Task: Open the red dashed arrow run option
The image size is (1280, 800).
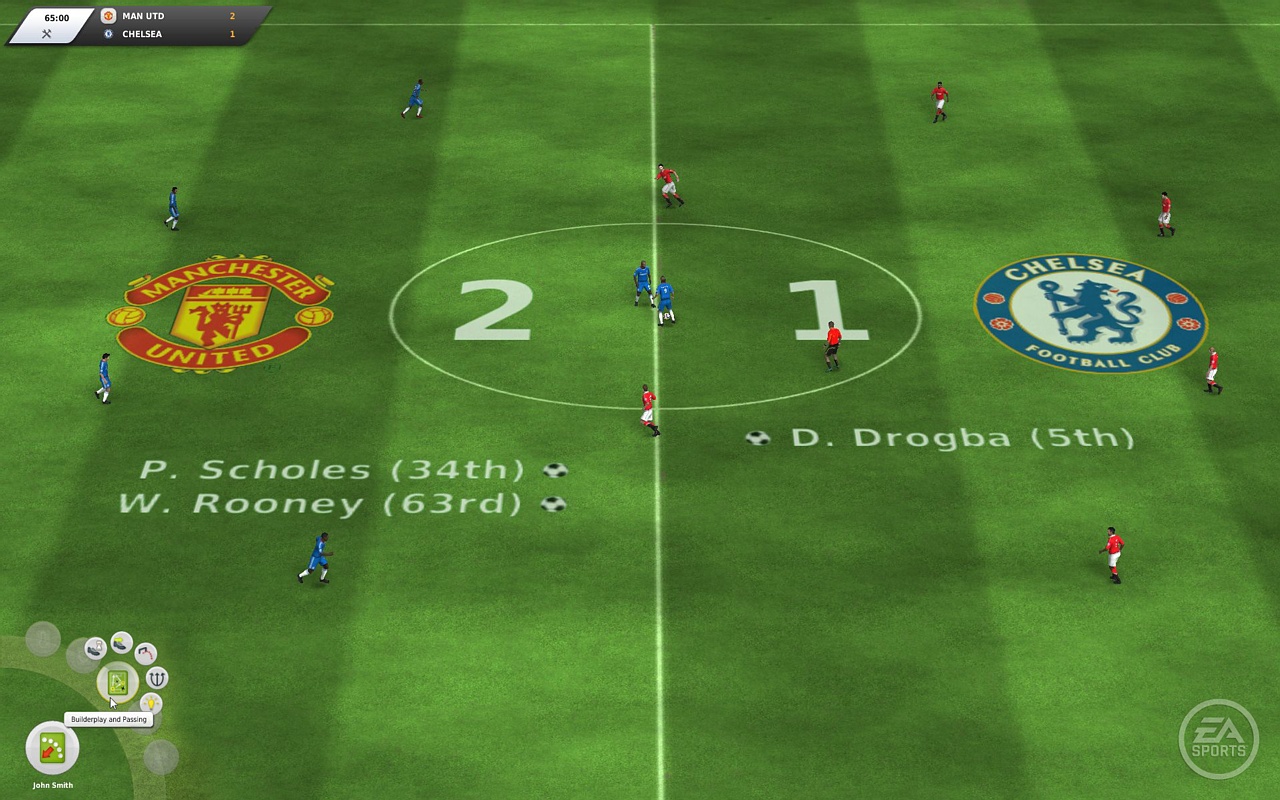Action: pos(145,654)
